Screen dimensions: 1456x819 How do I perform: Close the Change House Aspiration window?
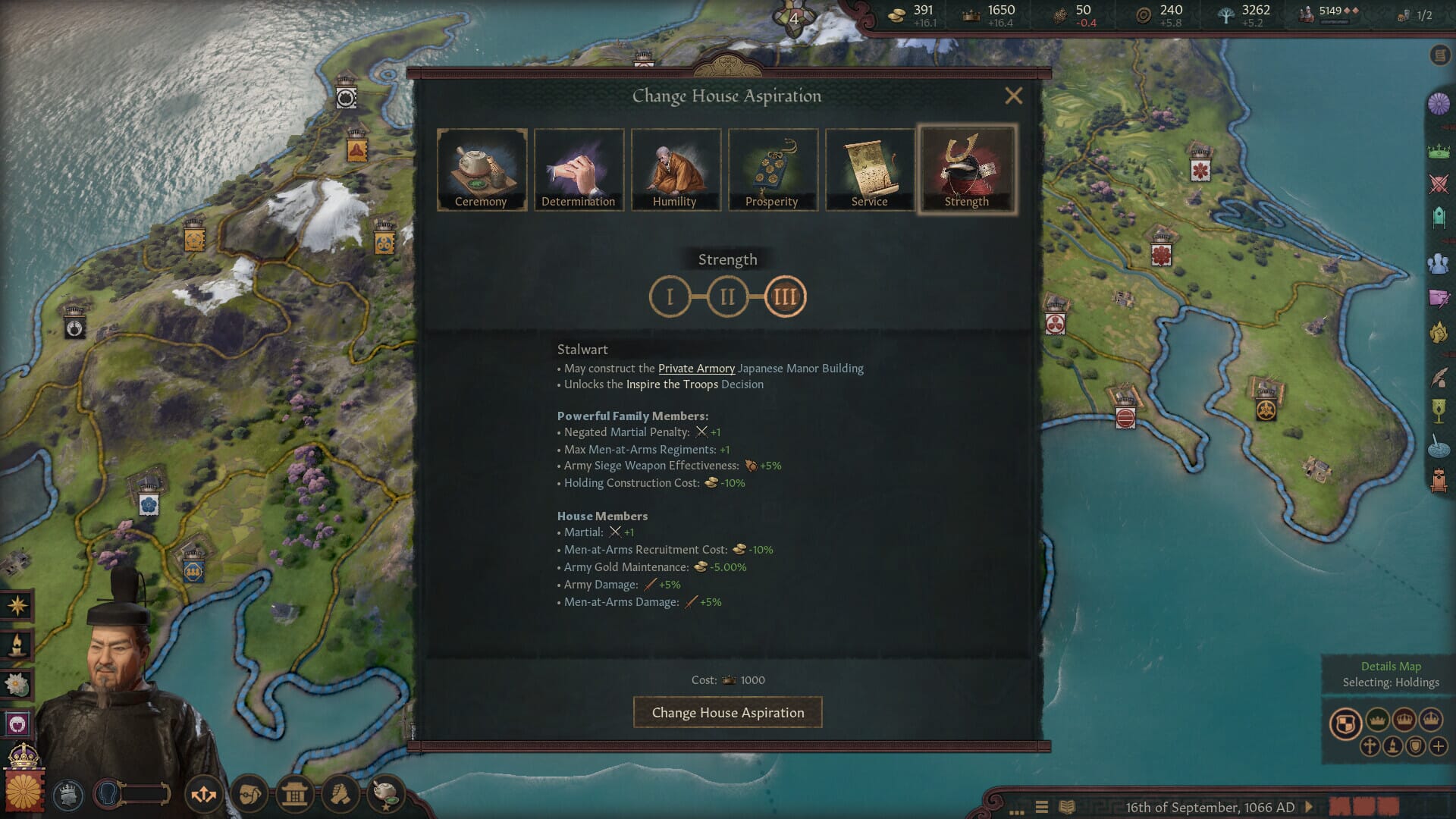coord(1013,96)
